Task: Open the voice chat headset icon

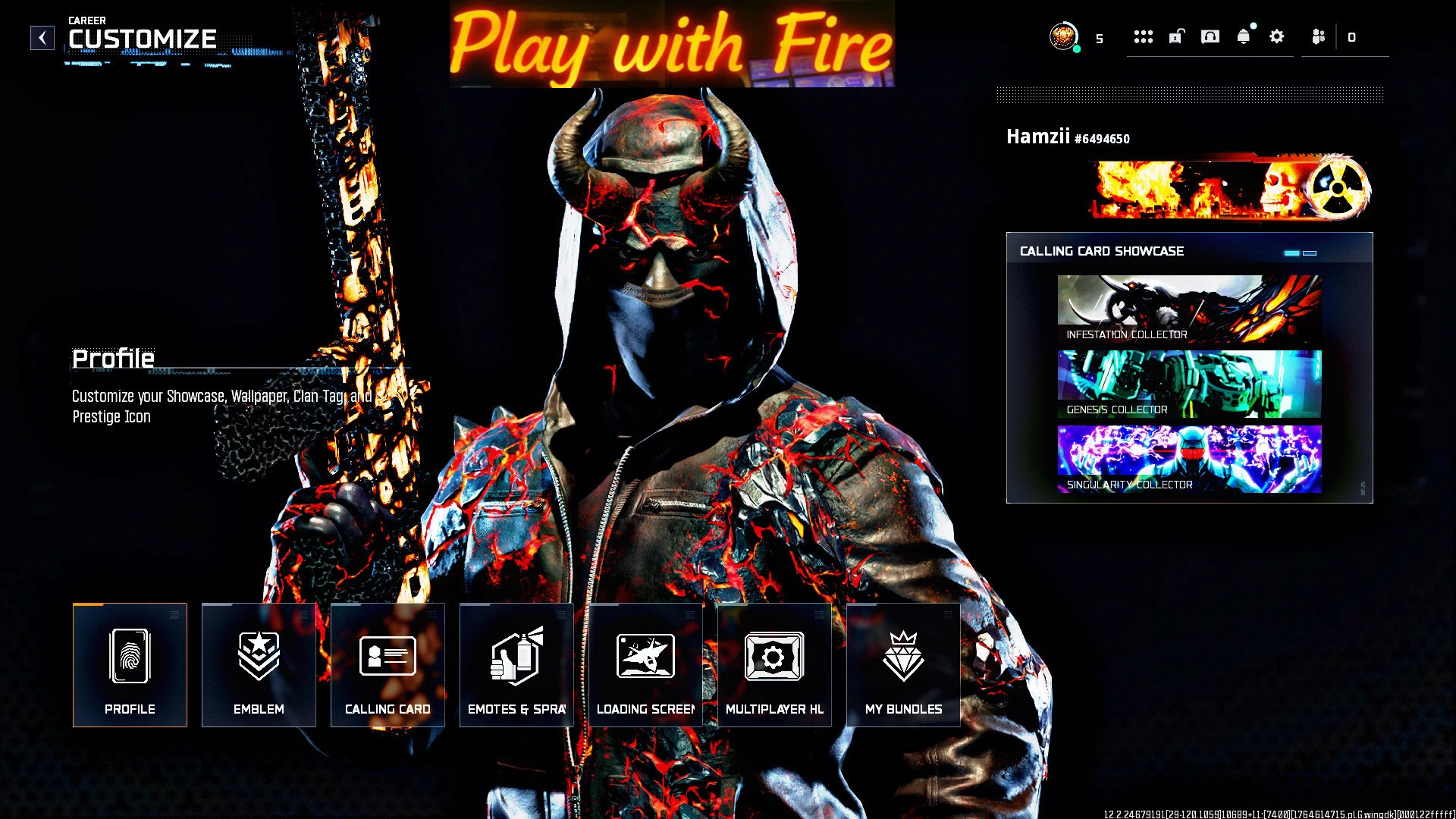Action: point(1211,36)
